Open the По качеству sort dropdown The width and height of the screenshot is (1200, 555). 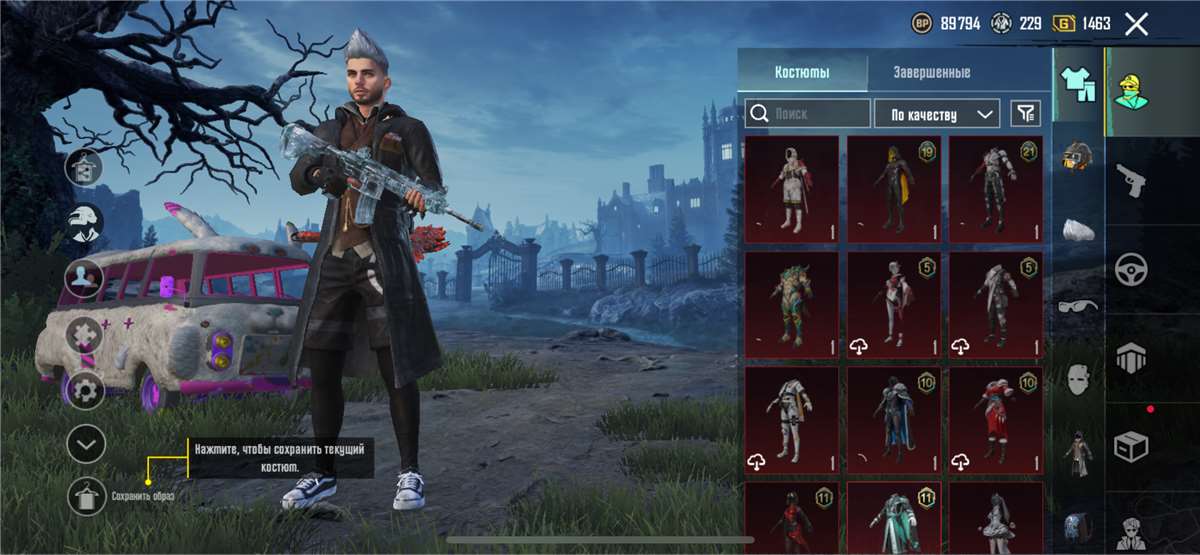pos(936,114)
